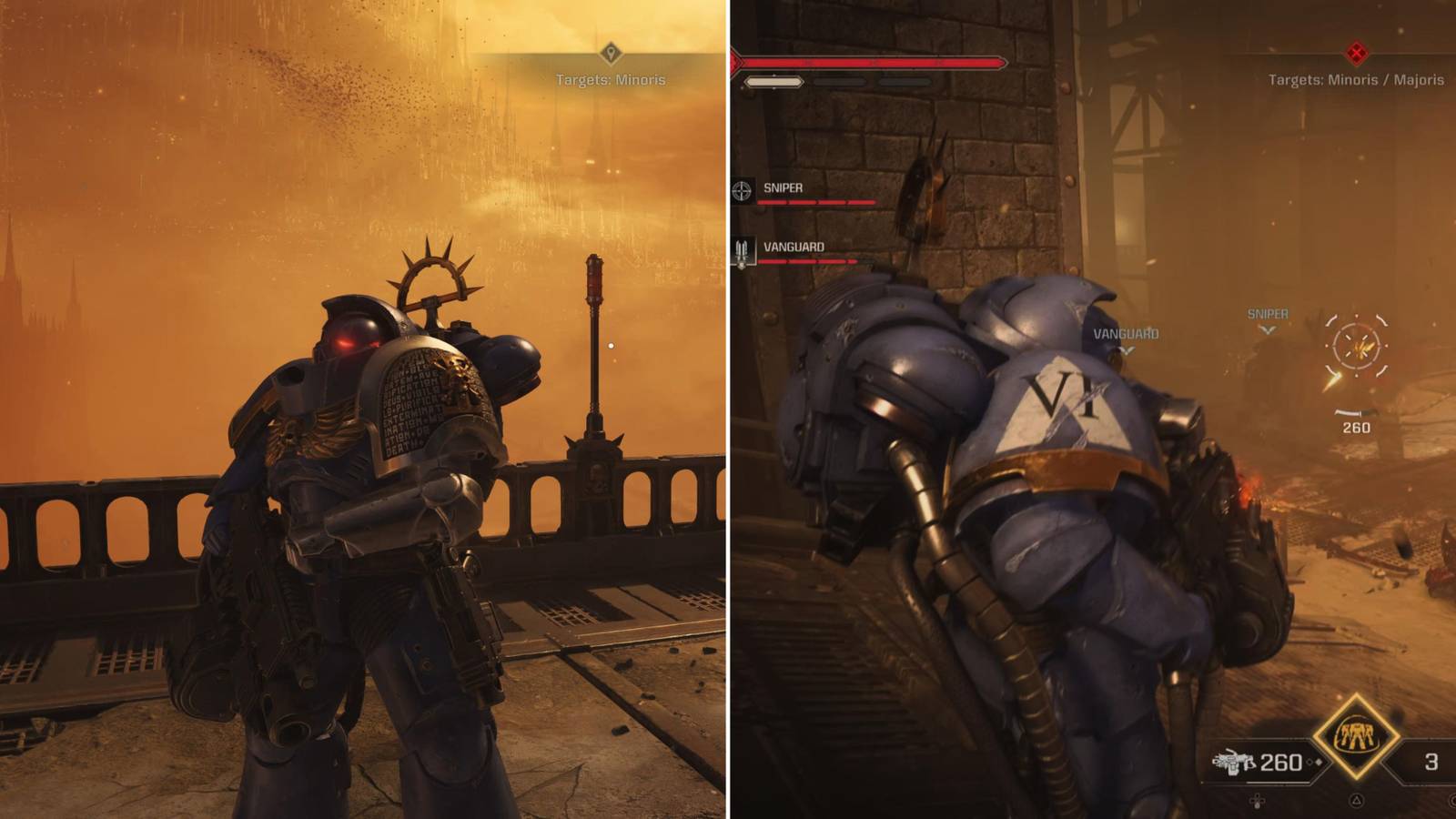The height and width of the screenshot is (819, 1456).
Task: Select the Sniper crosshair class icon
Action: 741,188
